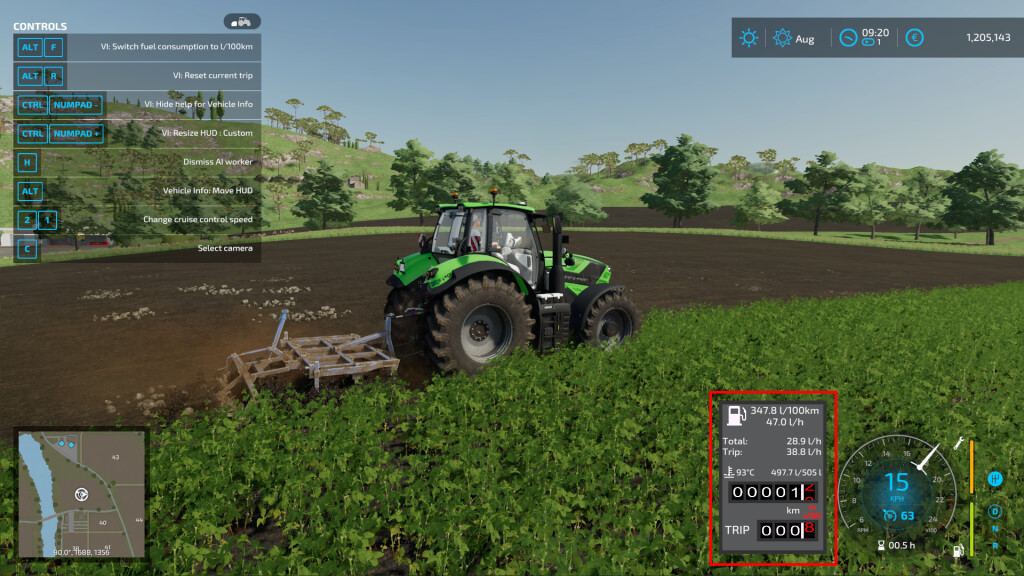Viewport: 1024px width, 576px height.
Task: Click the clock time-scale icon
Action: [848, 38]
